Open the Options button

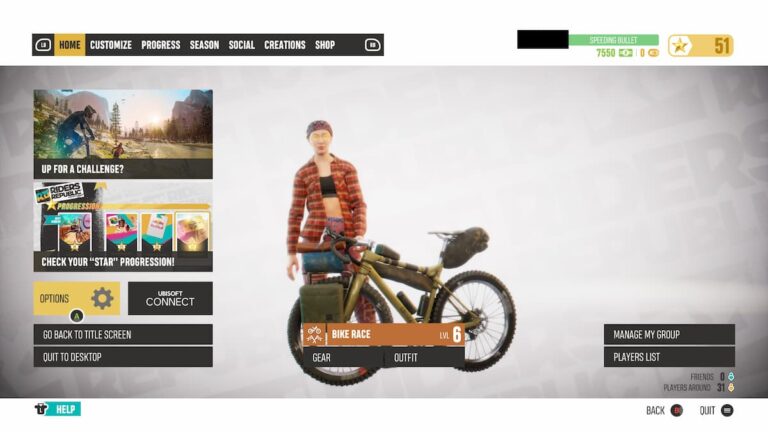[x=76, y=298]
